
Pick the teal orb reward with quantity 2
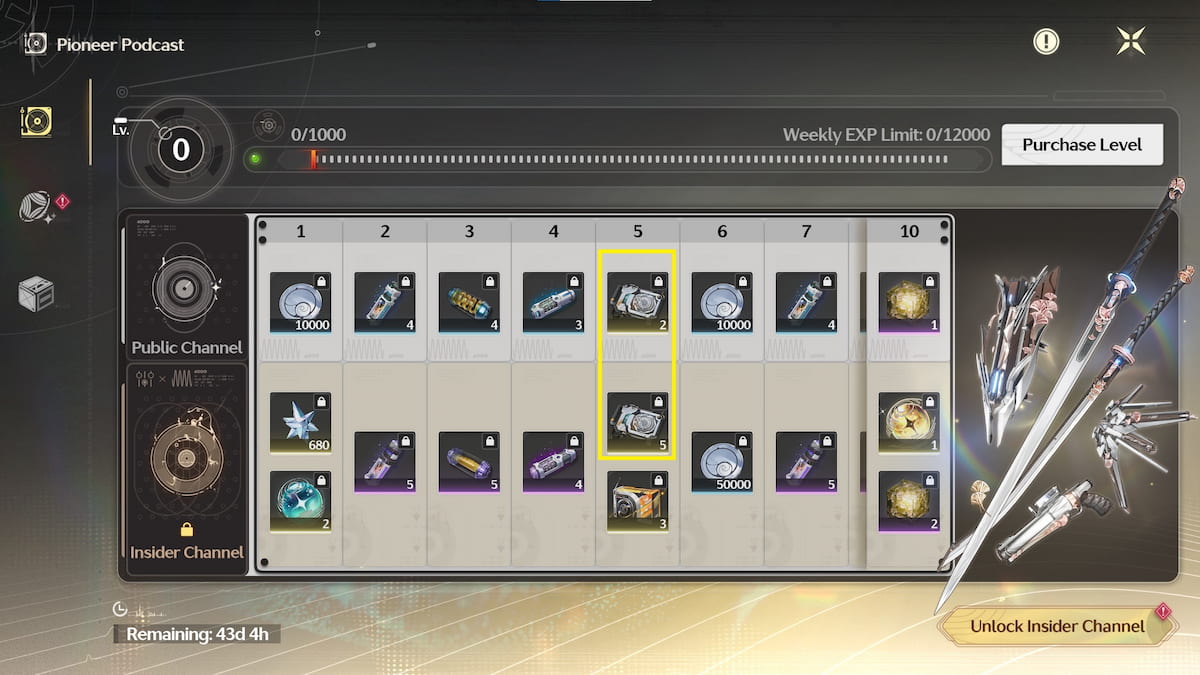click(300, 501)
